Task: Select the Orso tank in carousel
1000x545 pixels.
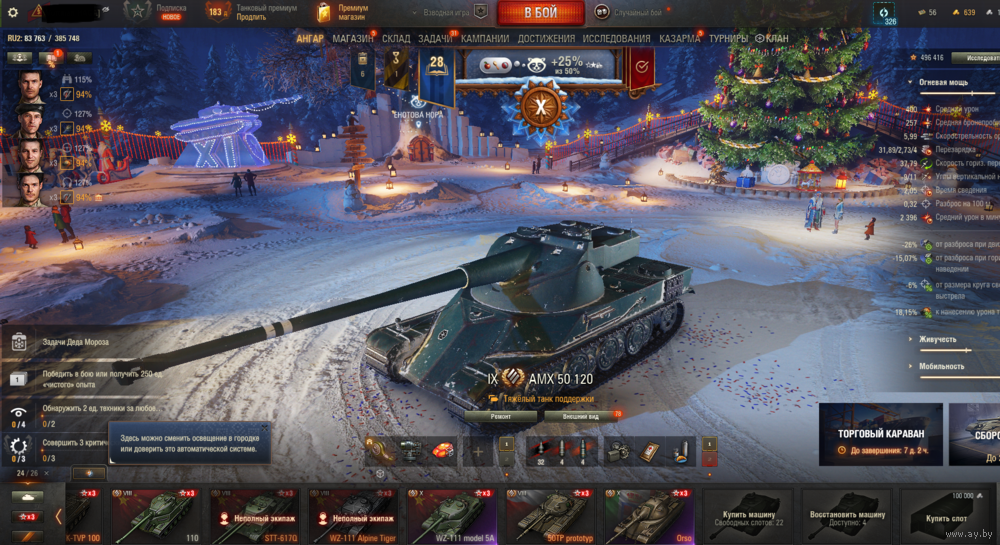Action: [x=647, y=514]
